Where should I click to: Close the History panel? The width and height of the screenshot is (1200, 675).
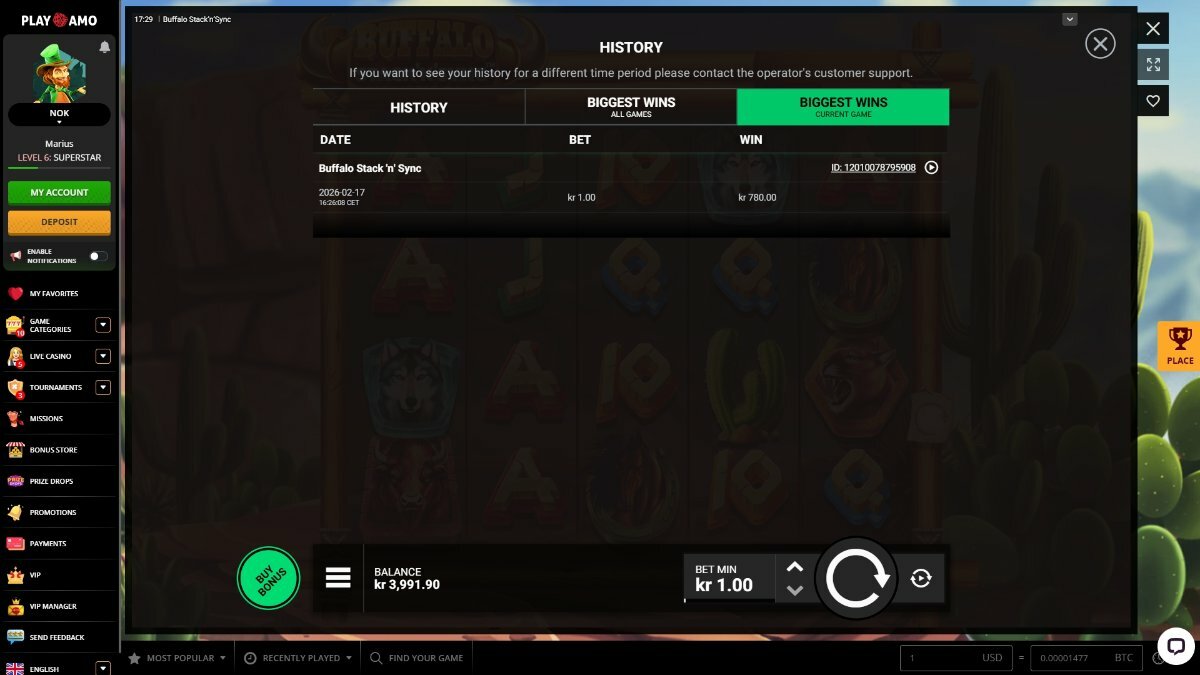(x=1100, y=44)
